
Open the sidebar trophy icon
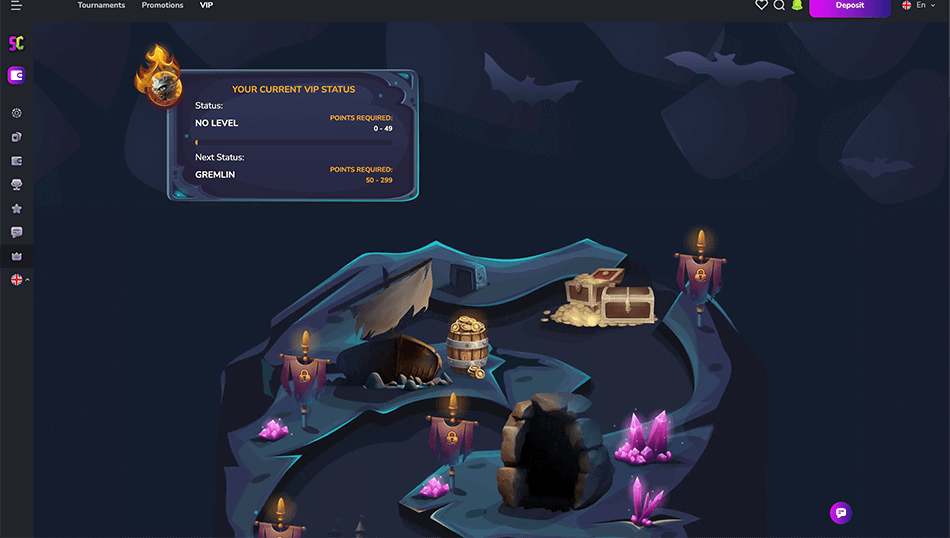coord(16,185)
